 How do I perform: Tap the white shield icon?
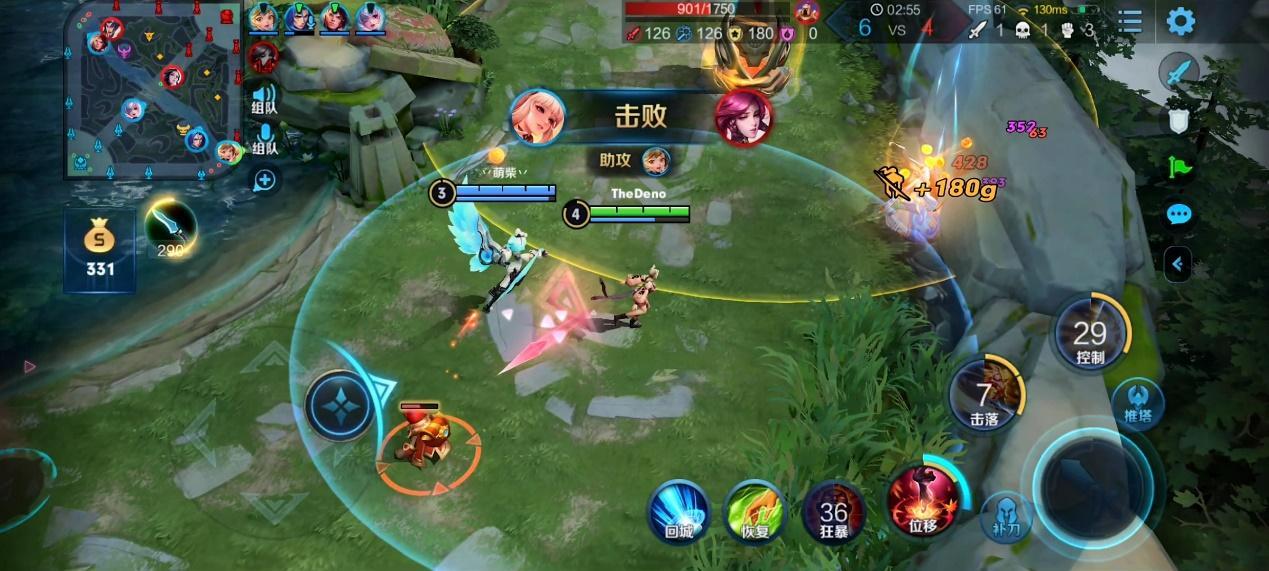[x=1180, y=120]
